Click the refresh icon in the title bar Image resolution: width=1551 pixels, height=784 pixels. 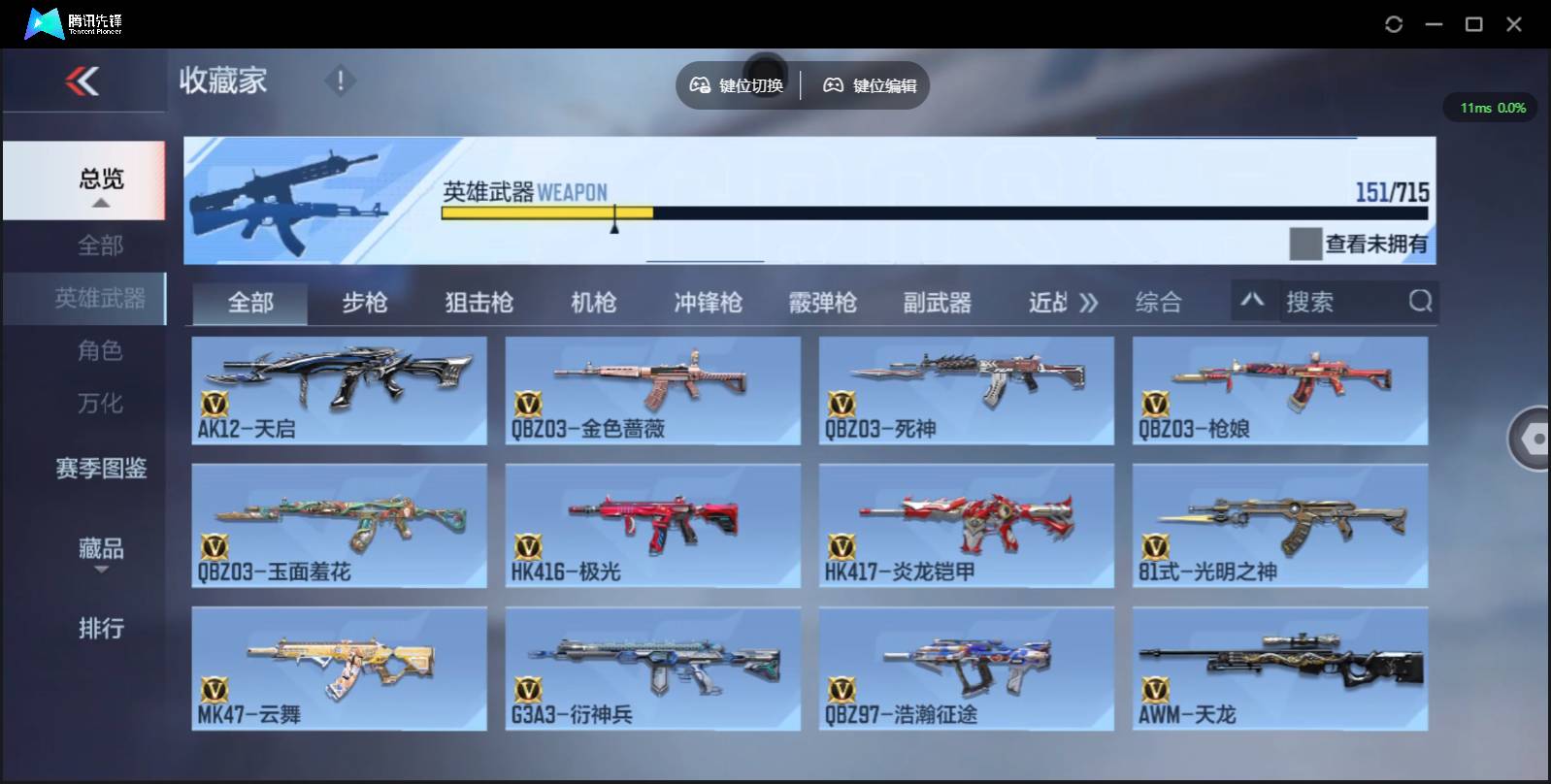(1395, 24)
